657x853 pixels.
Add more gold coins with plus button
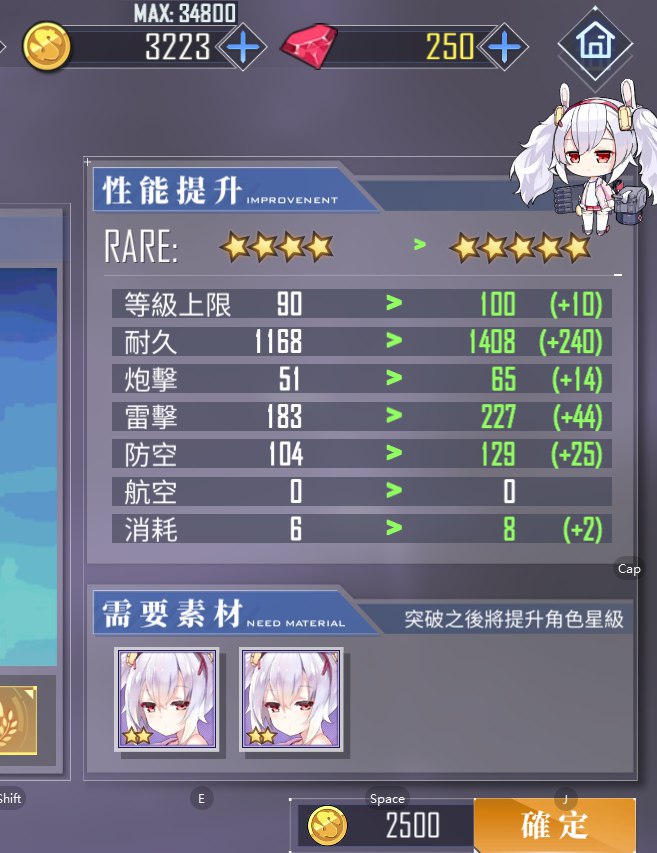(241, 47)
